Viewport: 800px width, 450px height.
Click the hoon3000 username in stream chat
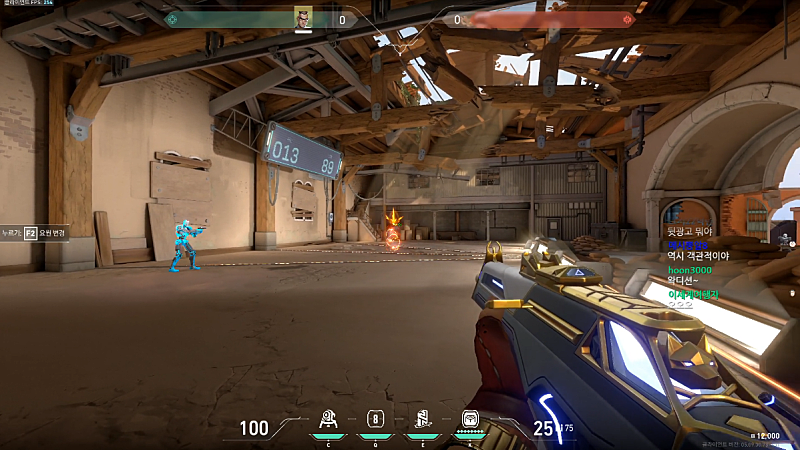(x=690, y=270)
